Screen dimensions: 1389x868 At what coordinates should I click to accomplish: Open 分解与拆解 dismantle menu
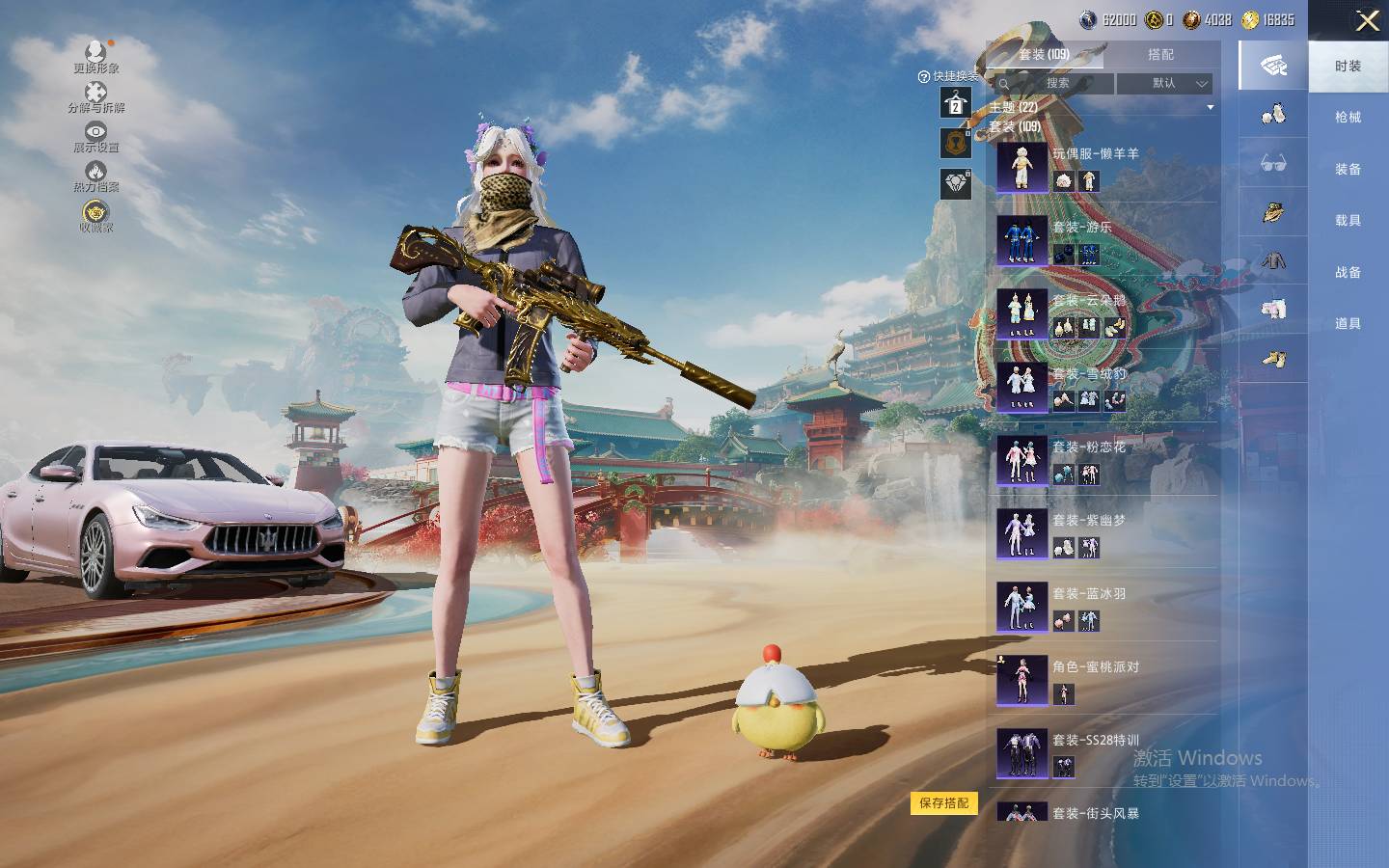coord(95,96)
